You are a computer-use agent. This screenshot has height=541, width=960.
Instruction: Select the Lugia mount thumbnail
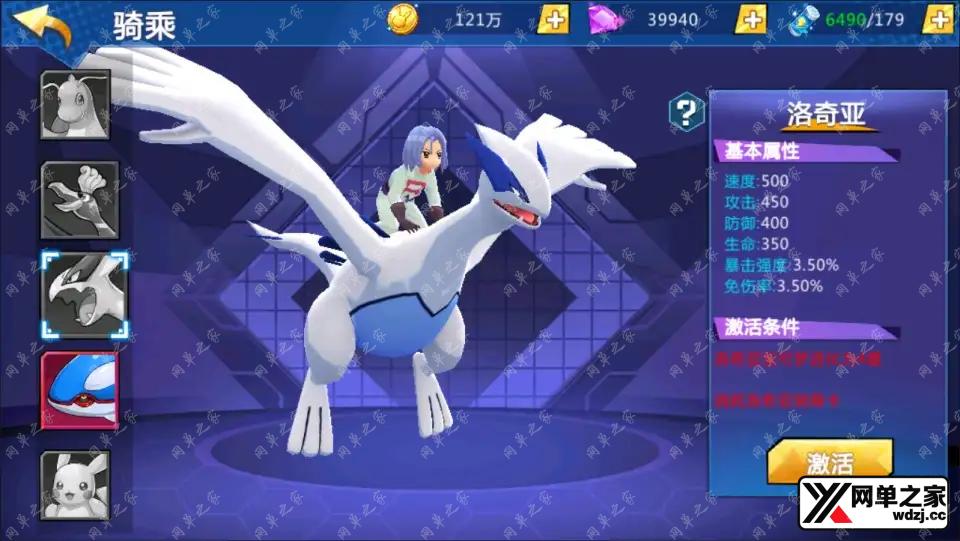coord(84,295)
